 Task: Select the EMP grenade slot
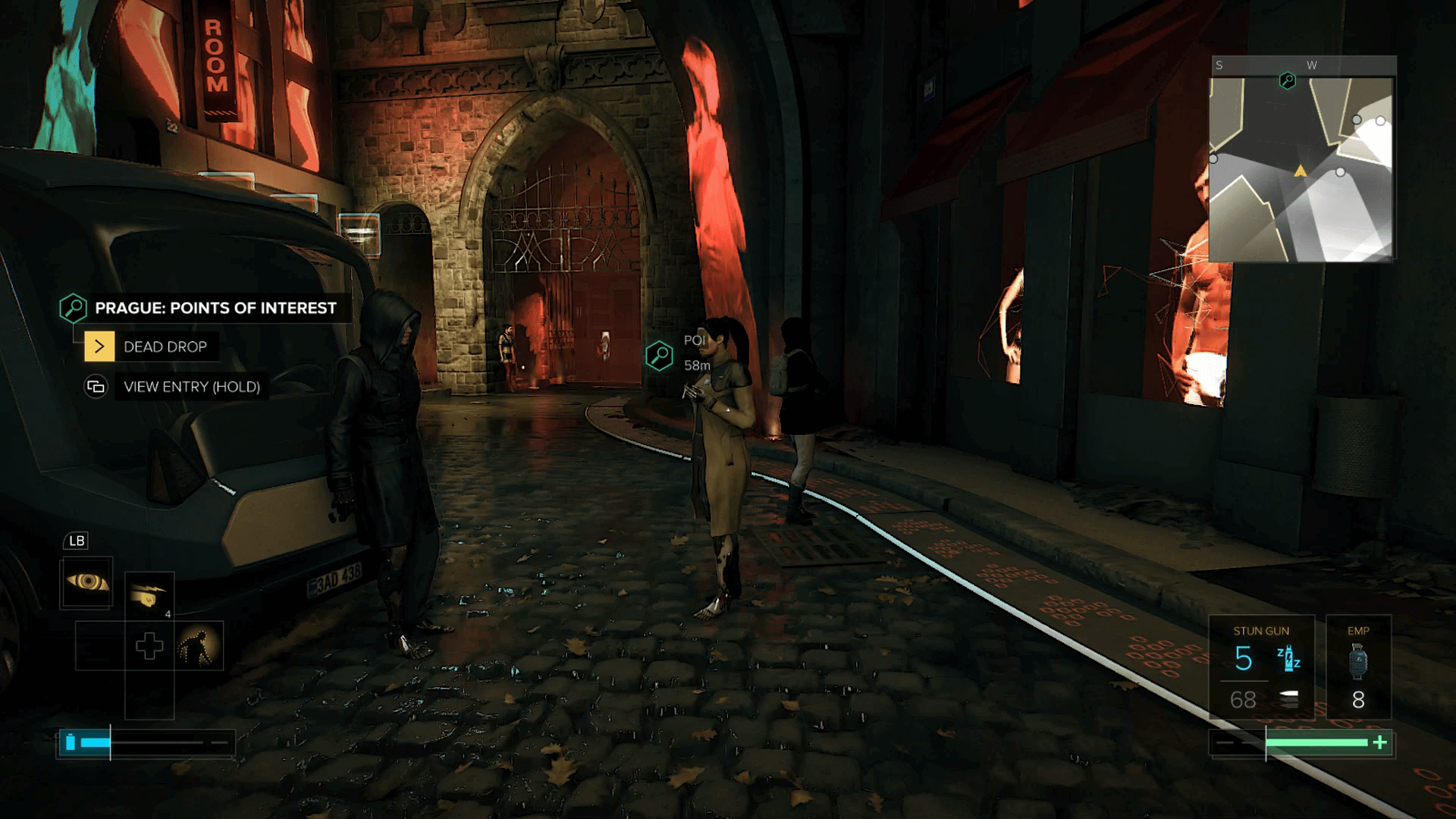click(x=1357, y=667)
